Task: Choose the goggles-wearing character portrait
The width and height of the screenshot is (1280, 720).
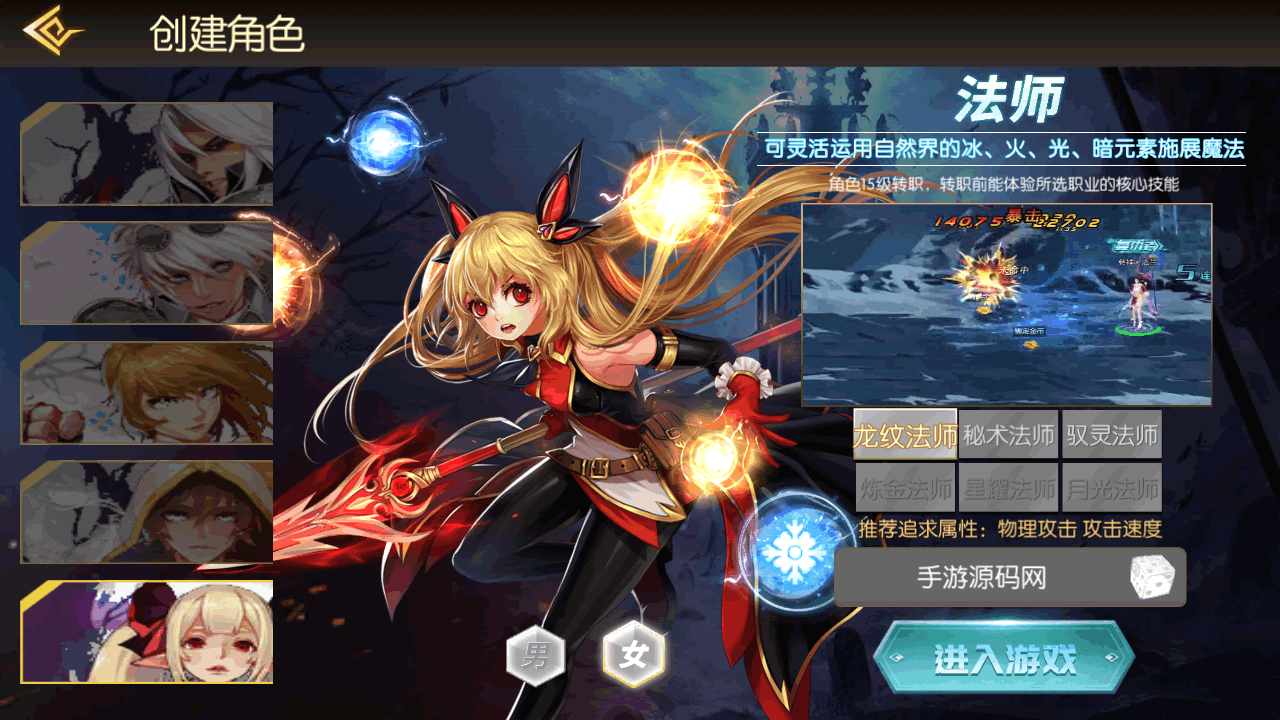Action: tap(147, 273)
